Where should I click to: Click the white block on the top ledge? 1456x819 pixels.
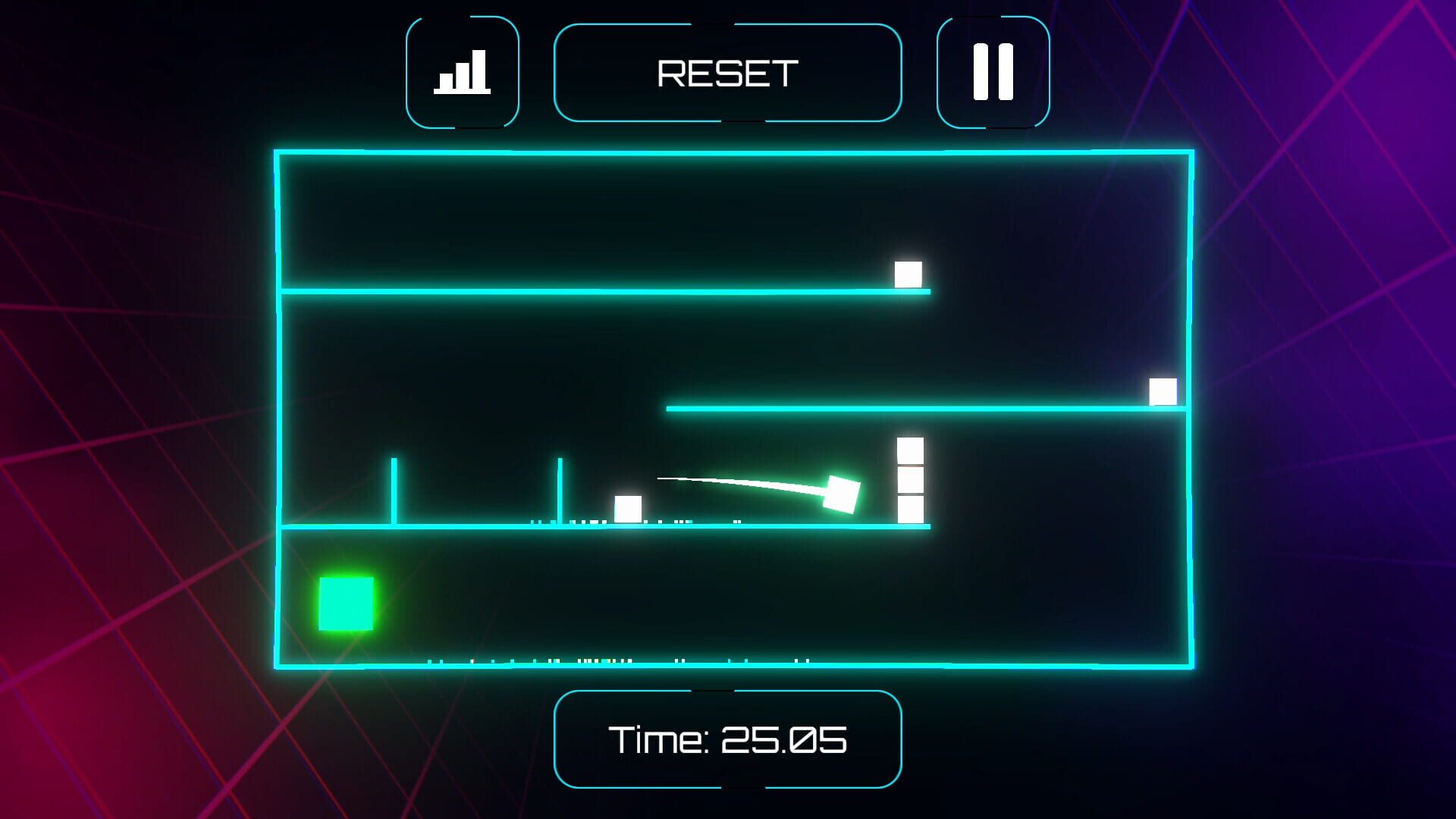(907, 273)
